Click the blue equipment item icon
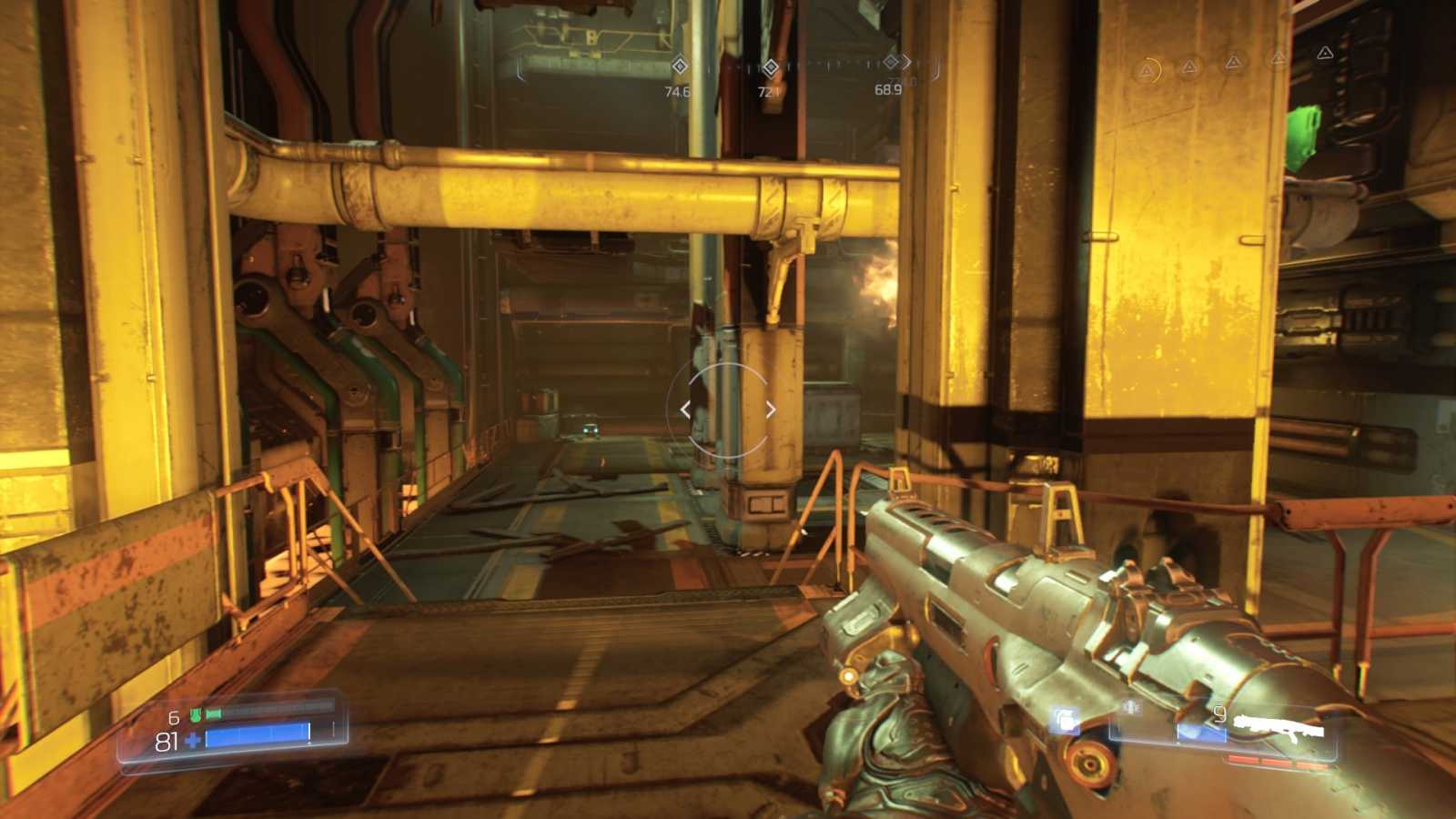 1064,721
